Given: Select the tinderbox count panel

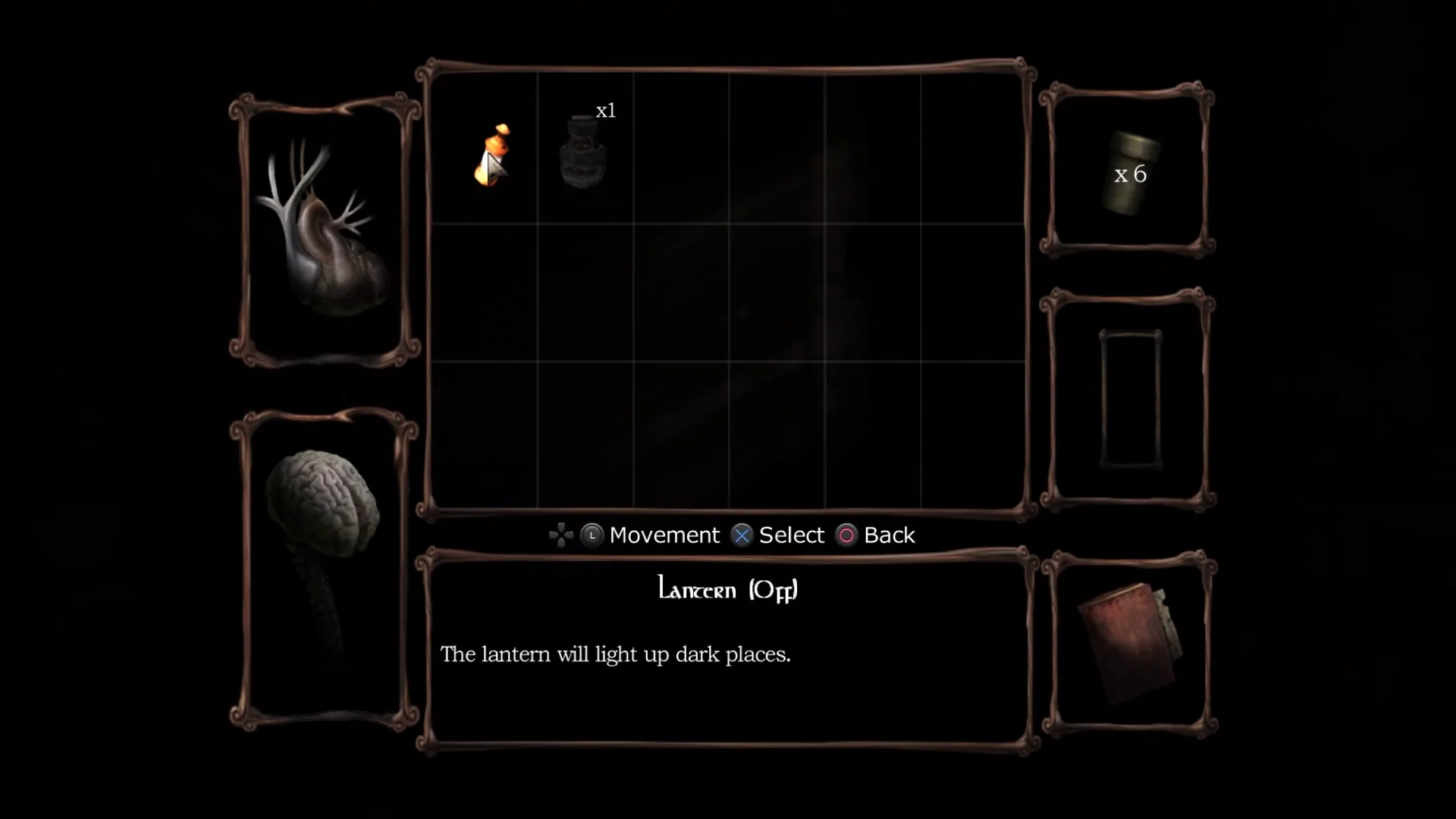Looking at the screenshot, I should click(1128, 173).
